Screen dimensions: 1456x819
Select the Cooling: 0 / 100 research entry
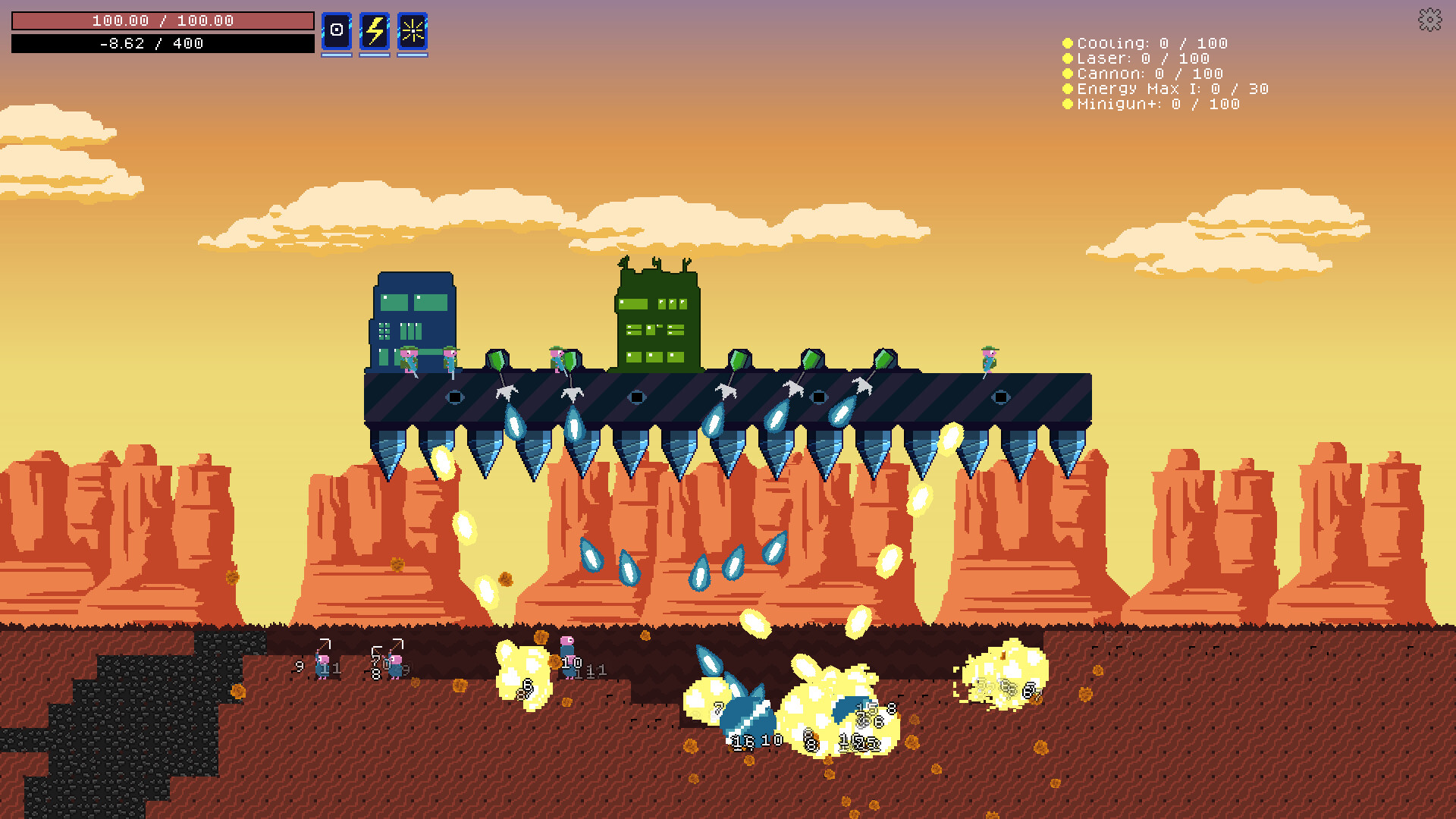(x=1153, y=43)
